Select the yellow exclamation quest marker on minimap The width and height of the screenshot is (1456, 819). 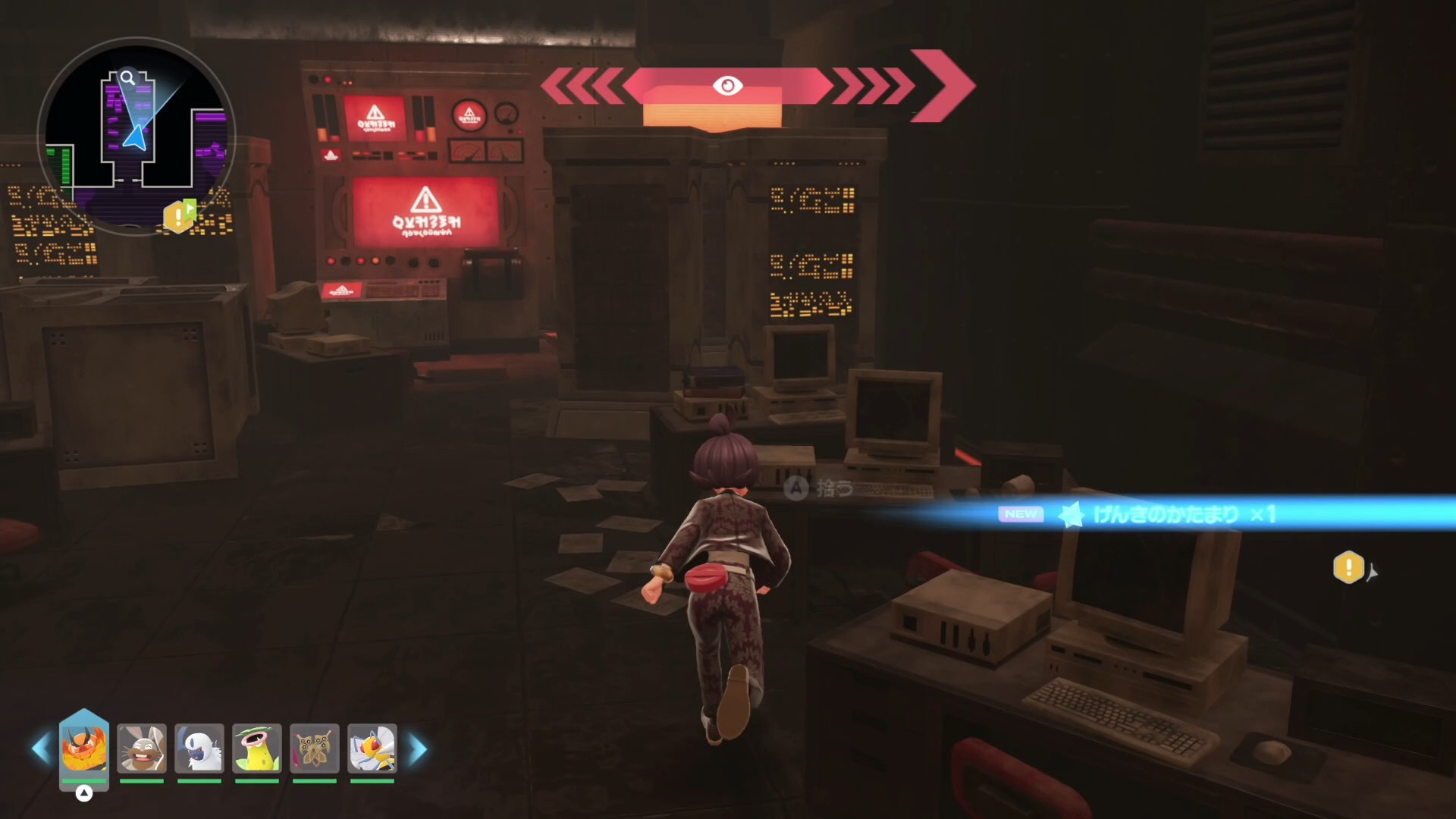(179, 217)
